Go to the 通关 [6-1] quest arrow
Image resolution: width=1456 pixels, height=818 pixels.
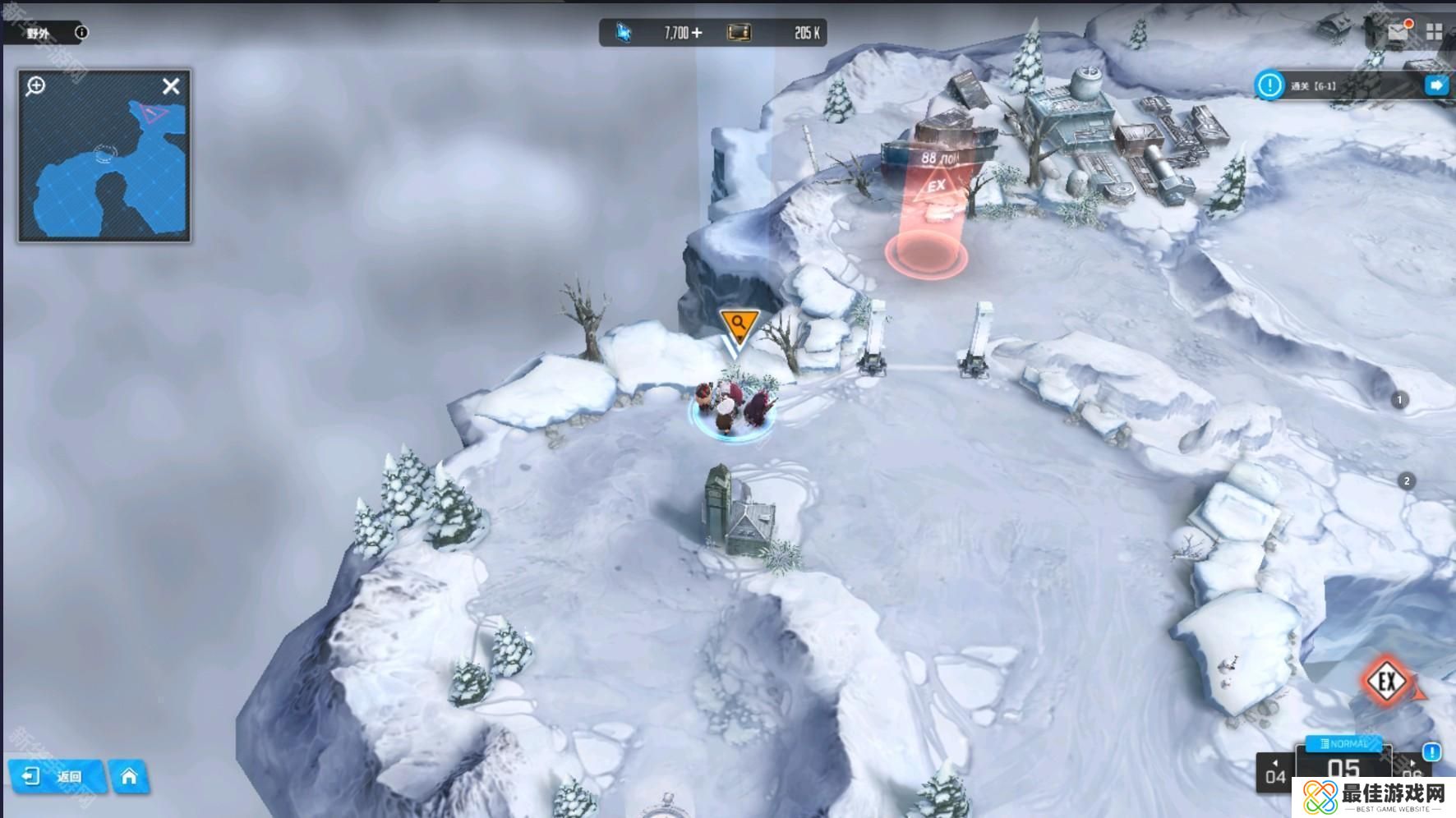pos(1435,85)
